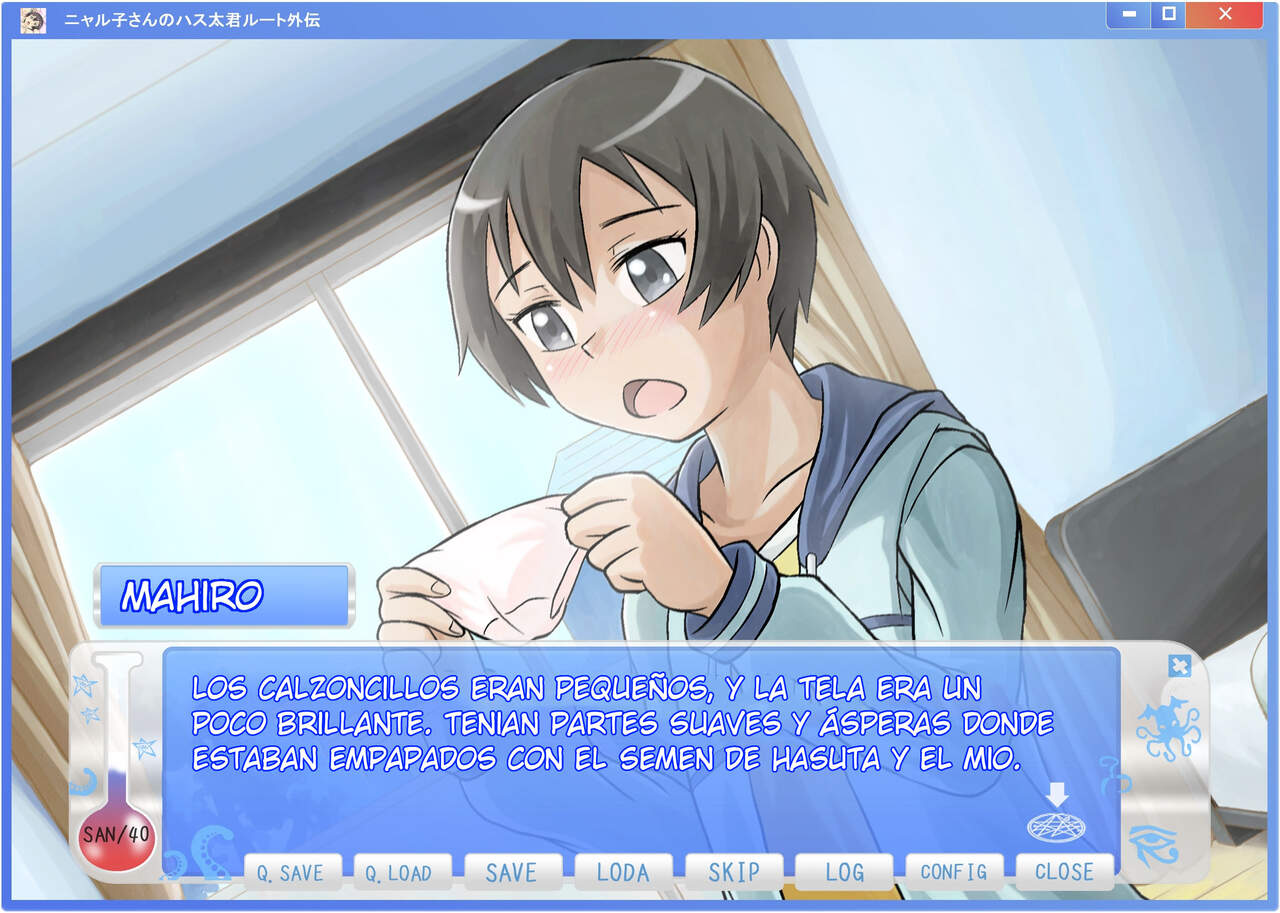
Task: Click the Q.SAVE quick save button
Action: 292,872
